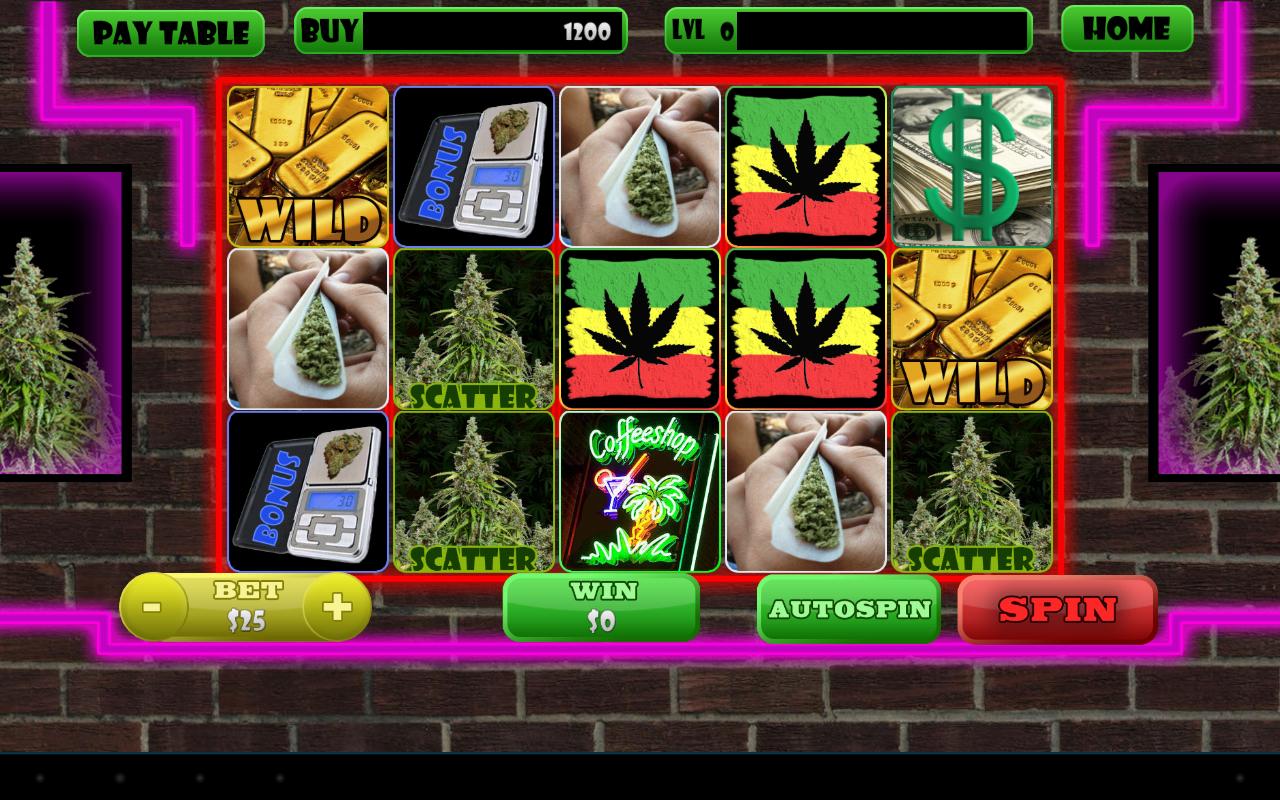
Task: Click the WILD symbol on the second row right
Action: (x=971, y=328)
